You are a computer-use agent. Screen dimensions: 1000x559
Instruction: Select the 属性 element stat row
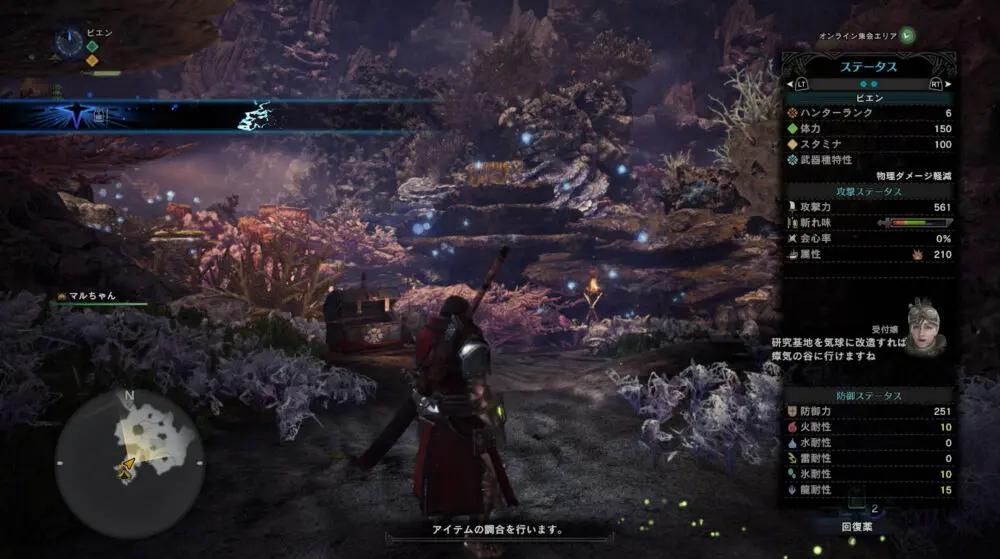coord(868,255)
